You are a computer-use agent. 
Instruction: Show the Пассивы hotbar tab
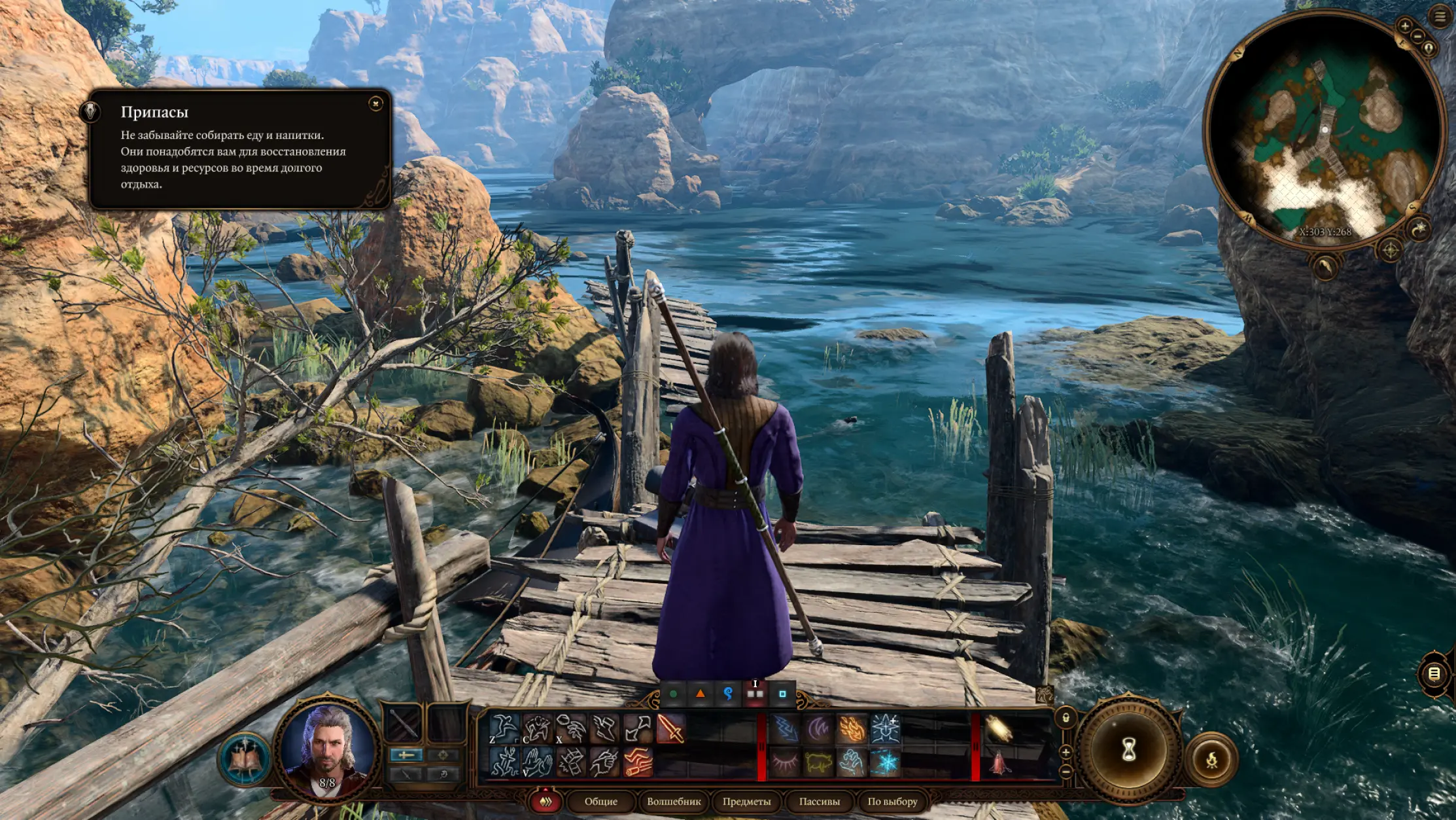pos(819,801)
